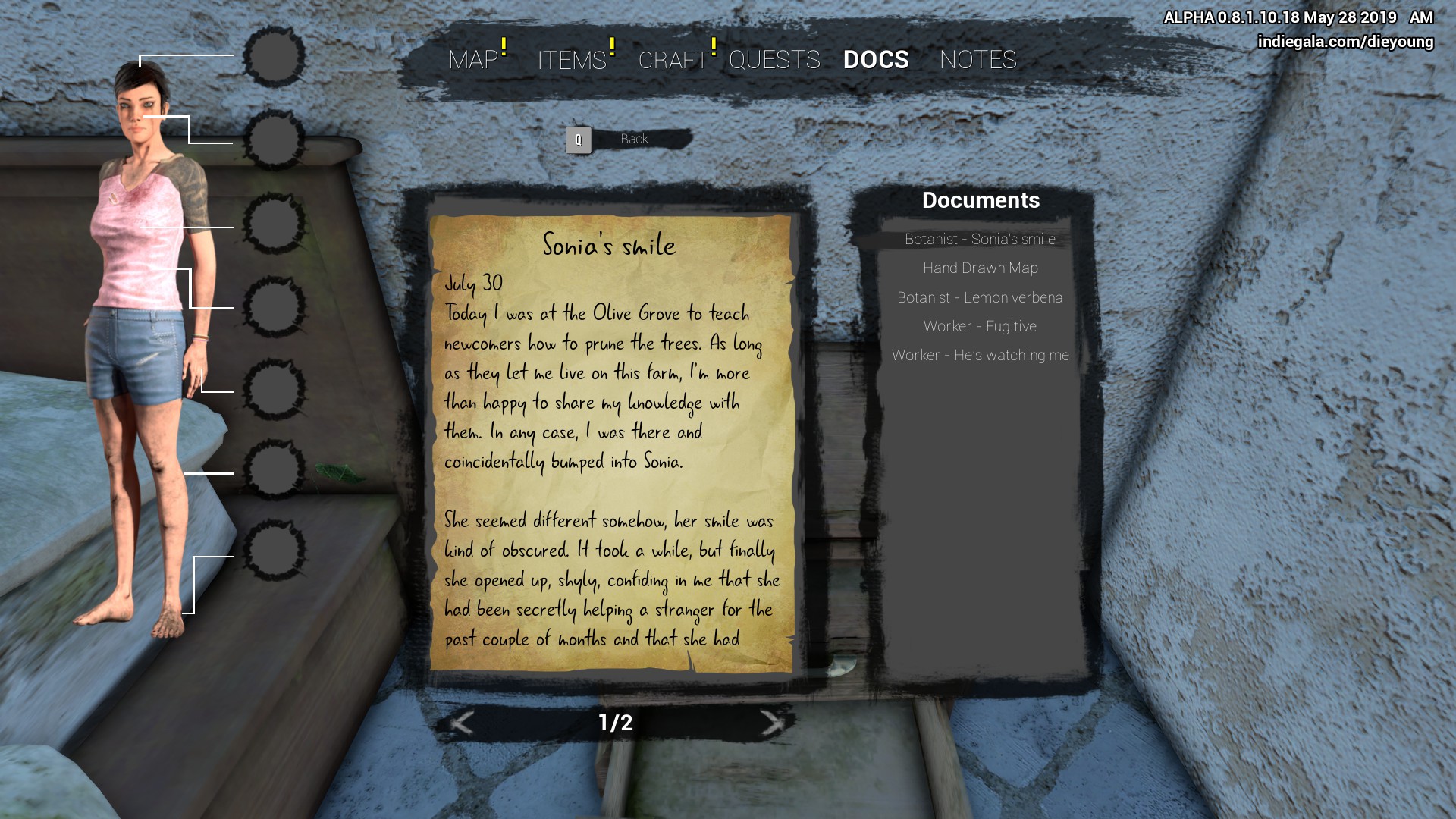Show the QUESTS tab

tap(774, 60)
